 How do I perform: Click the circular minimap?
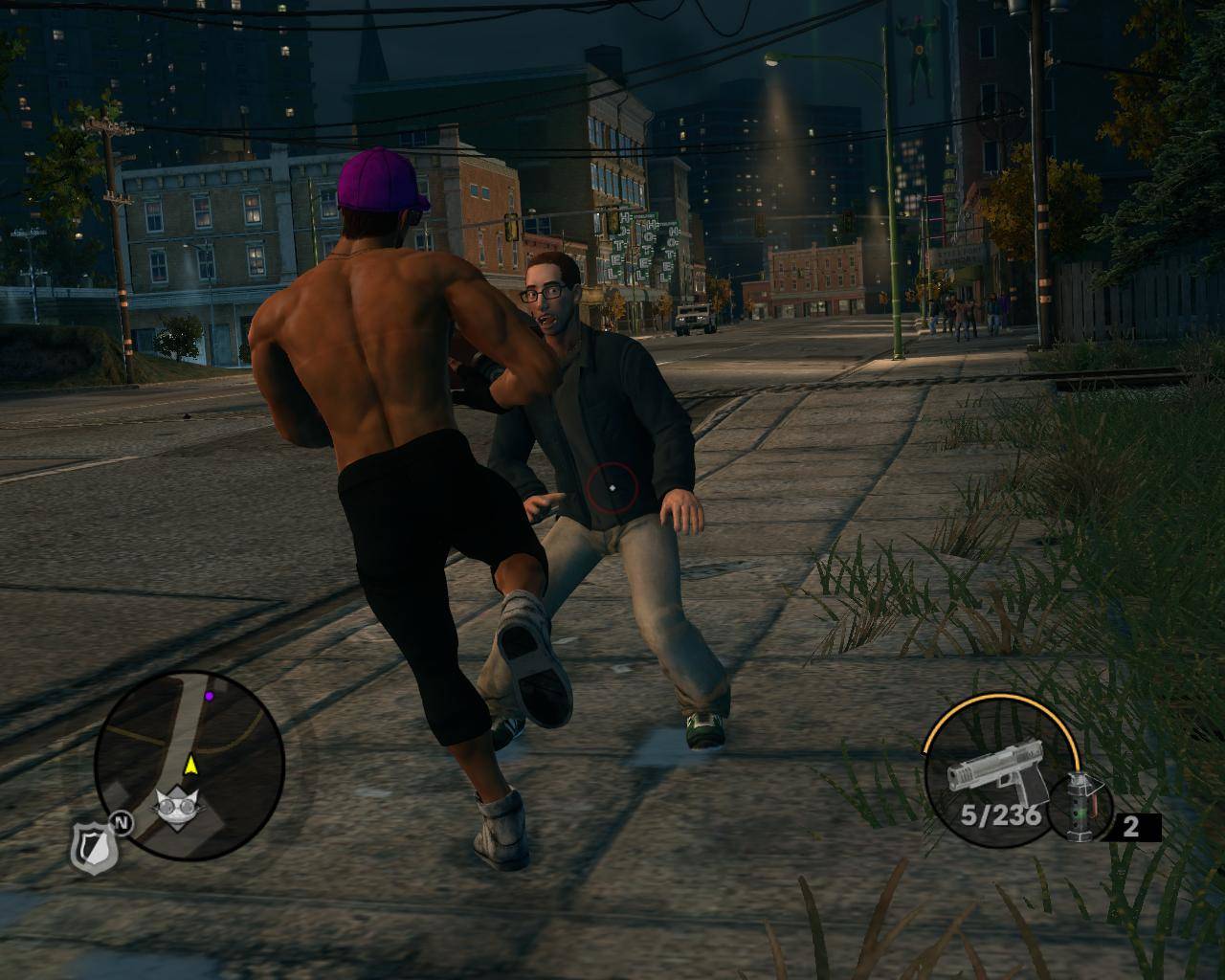(x=189, y=763)
